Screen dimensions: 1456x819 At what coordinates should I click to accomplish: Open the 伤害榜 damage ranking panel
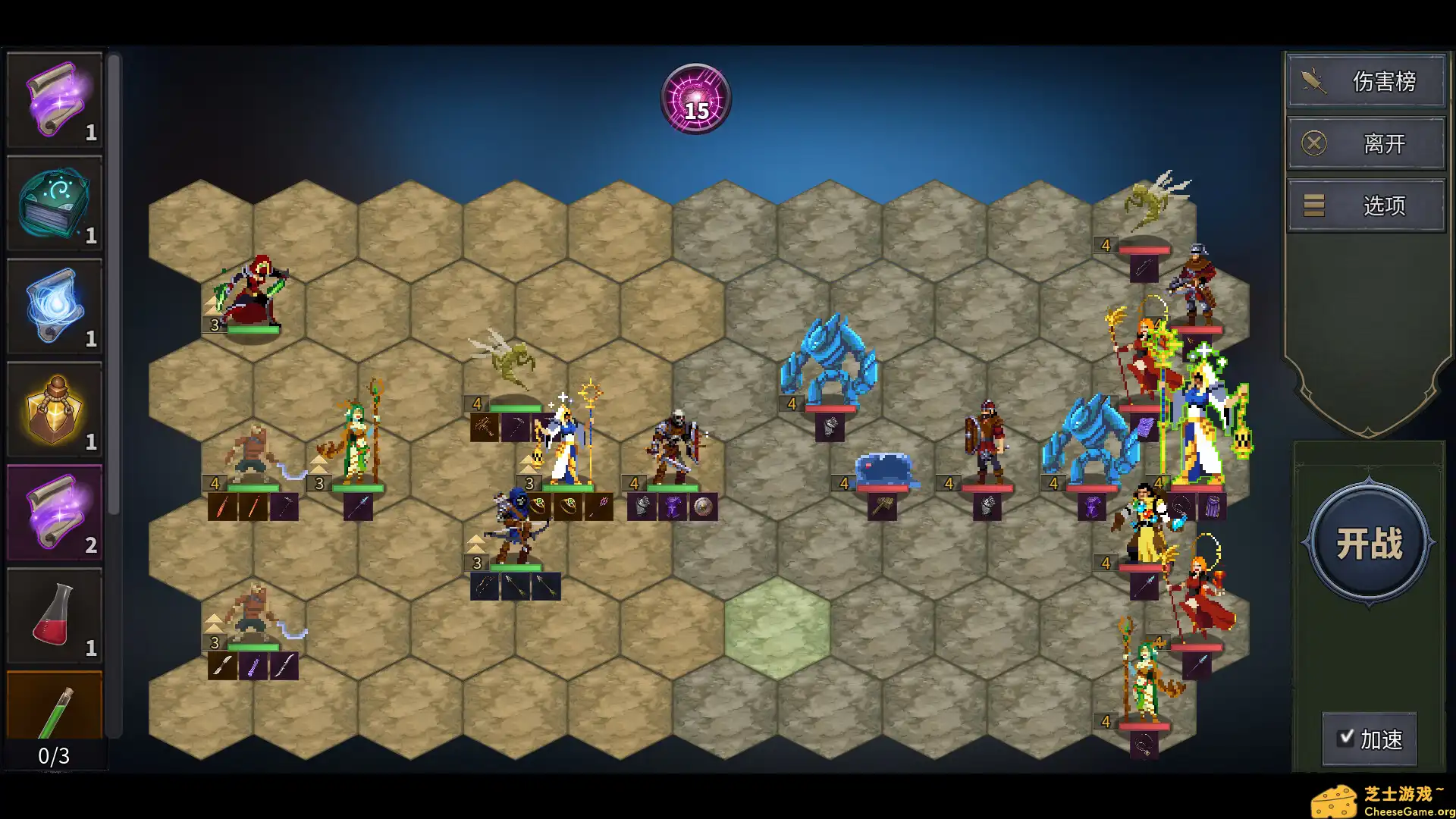coord(1383,80)
